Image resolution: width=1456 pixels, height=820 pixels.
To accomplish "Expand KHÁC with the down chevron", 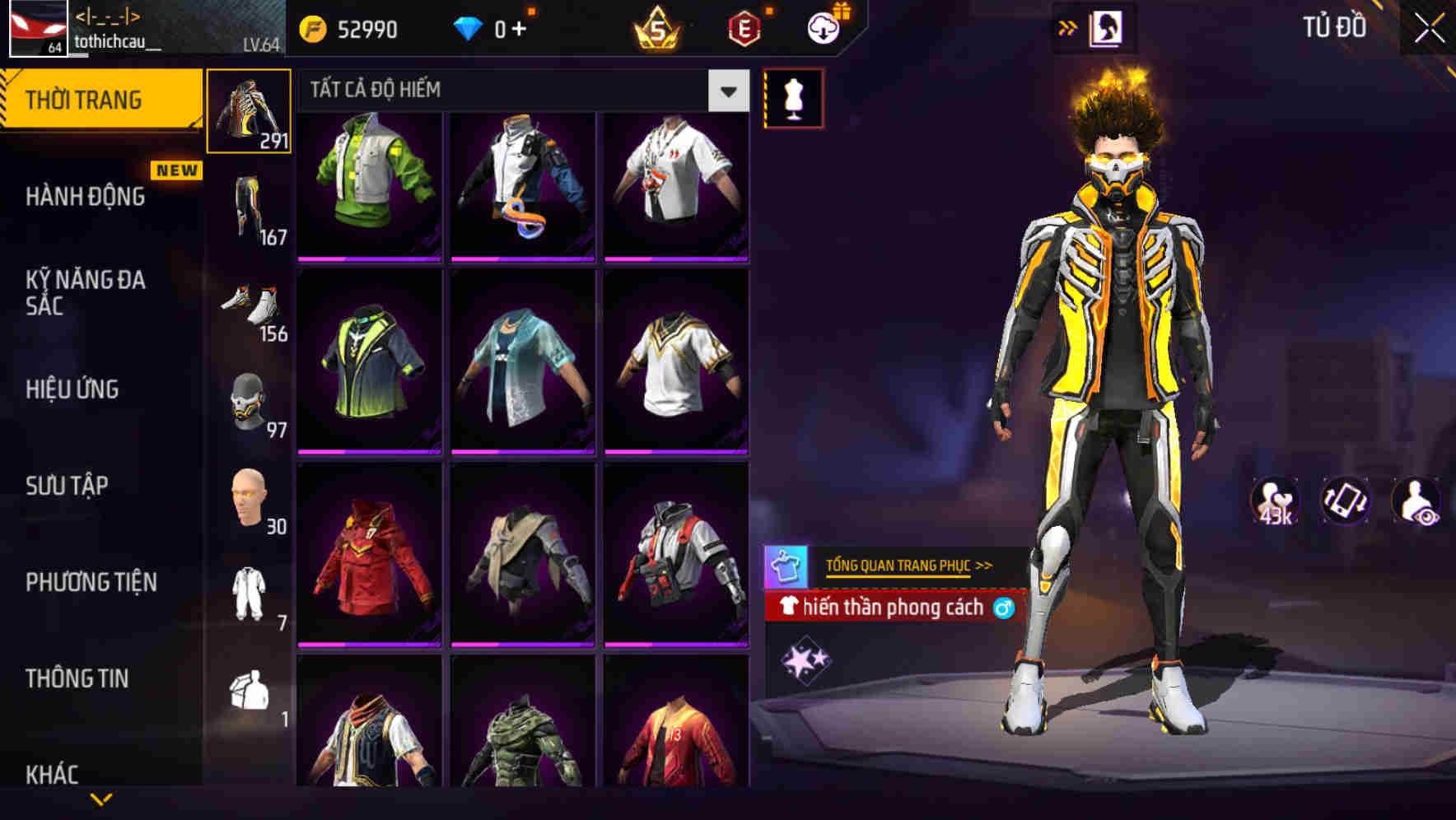I will 101,797.
